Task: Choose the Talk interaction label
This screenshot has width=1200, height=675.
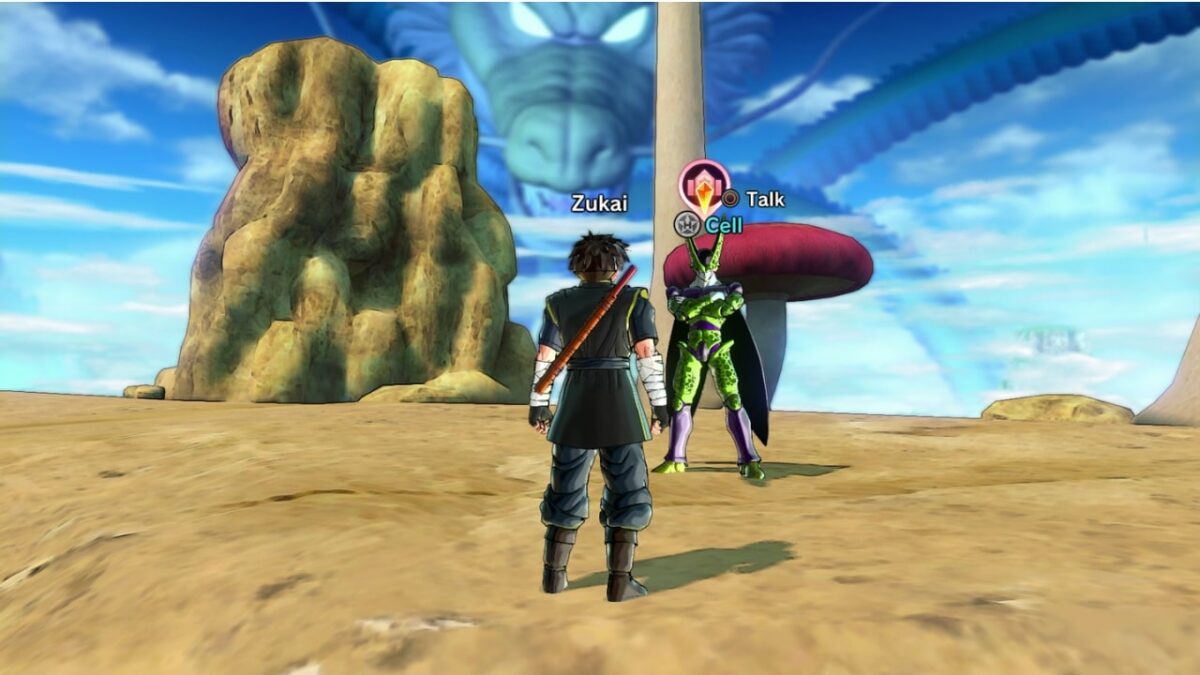Action: pos(765,200)
